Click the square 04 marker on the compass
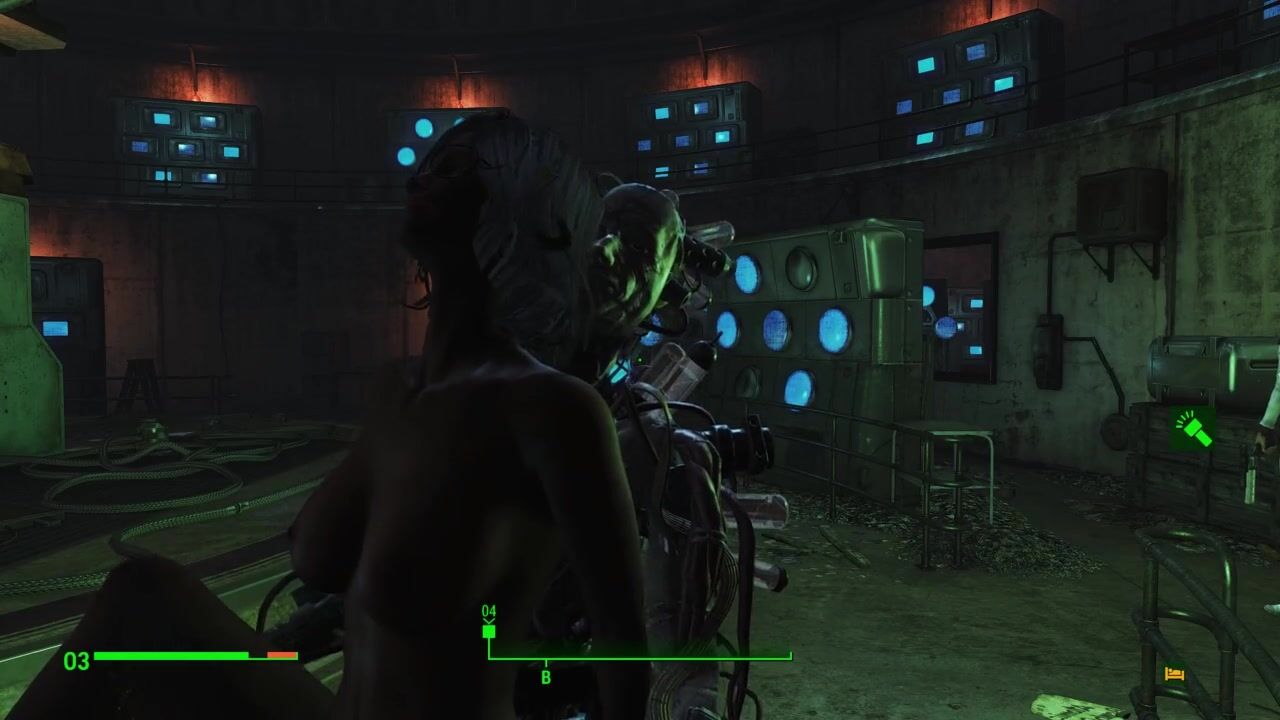This screenshot has height=720, width=1280. tap(489, 630)
